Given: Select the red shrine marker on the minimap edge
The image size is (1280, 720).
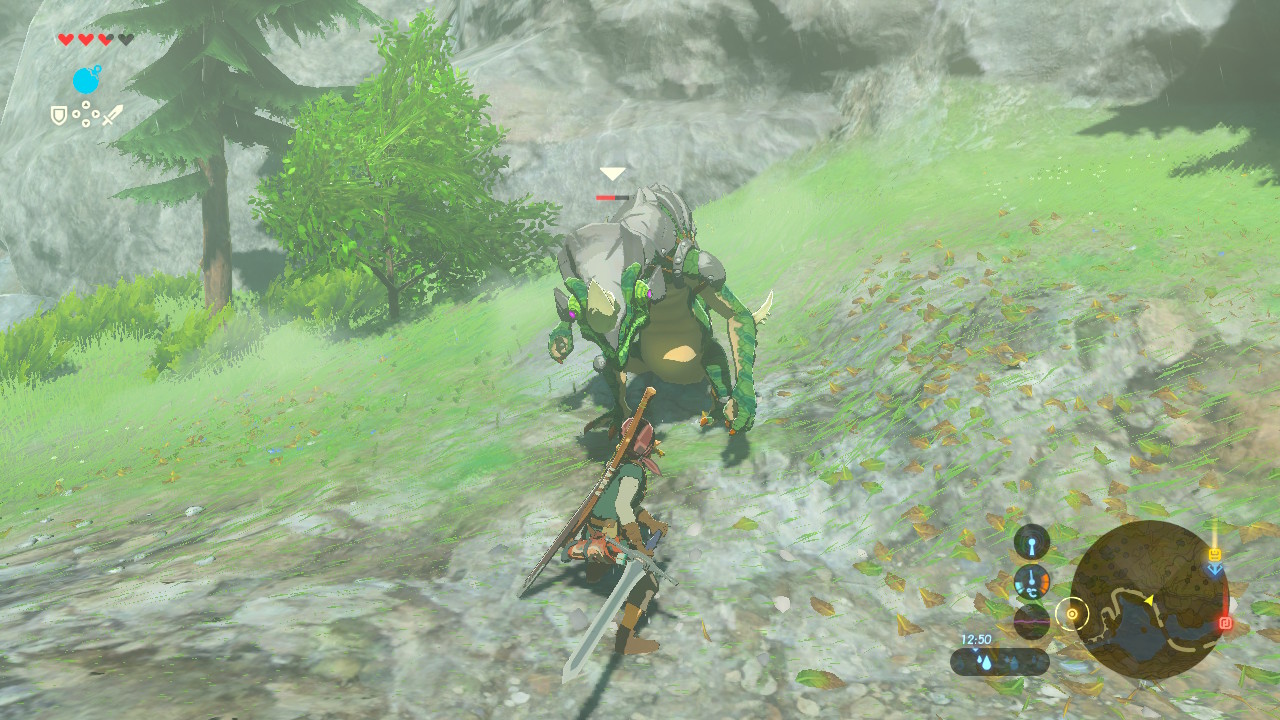Looking at the screenshot, I should coord(1225,624).
